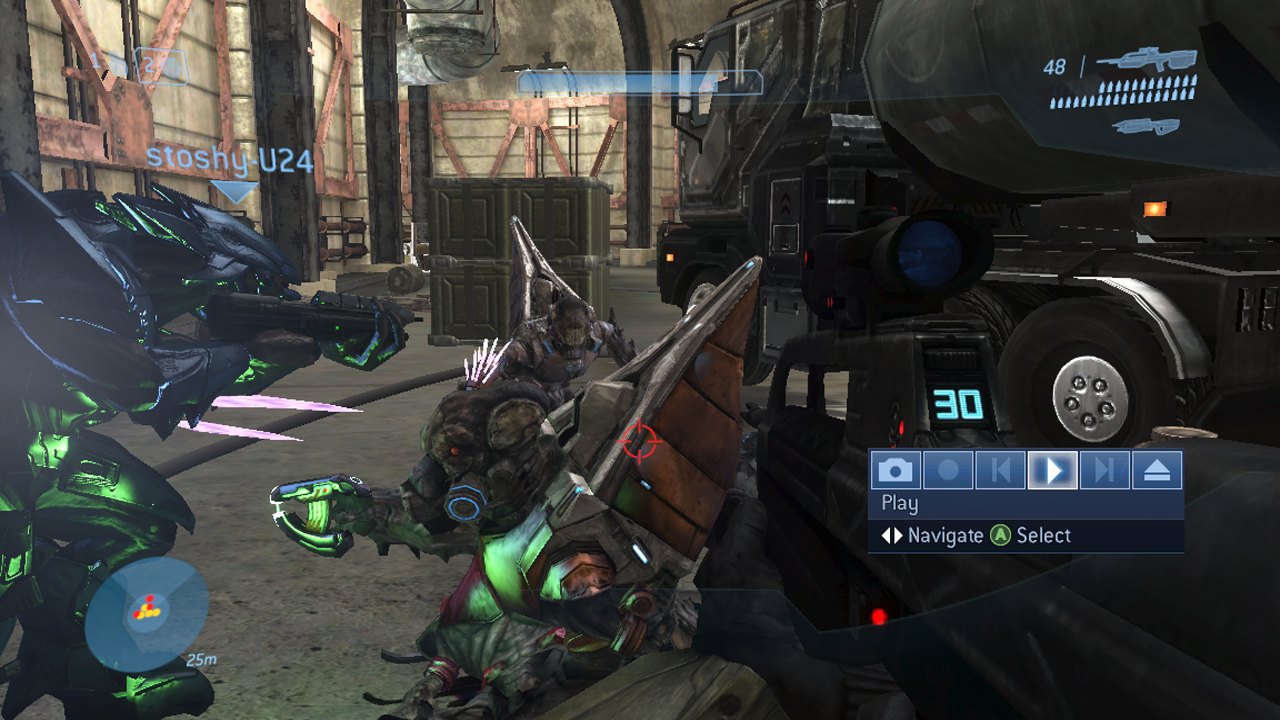This screenshot has height=720, width=1280.
Task: Click the motion tracker radar
Action: point(146,612)
